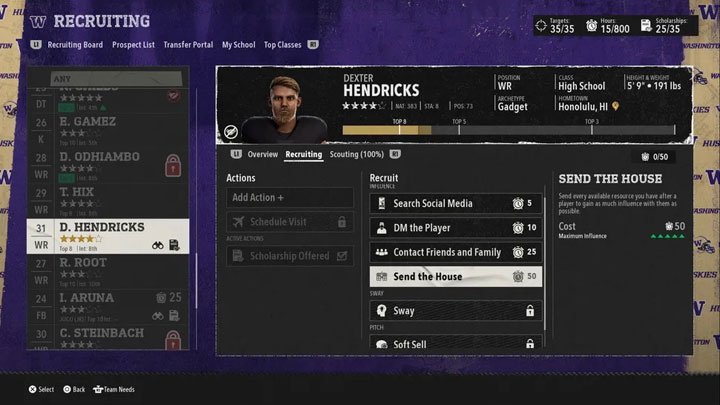The width and height of the screenshot is (720, 405).
Task: Select the Overview sub-tab
Action: point(262,155)
